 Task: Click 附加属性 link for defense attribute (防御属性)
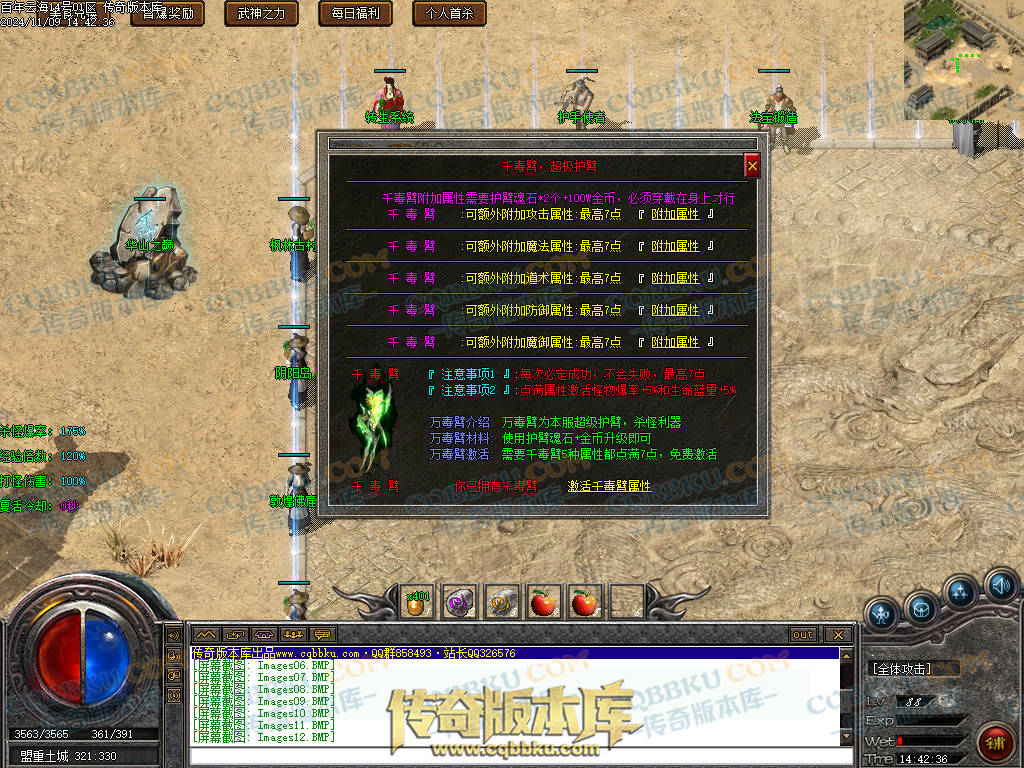pos(675,310)
